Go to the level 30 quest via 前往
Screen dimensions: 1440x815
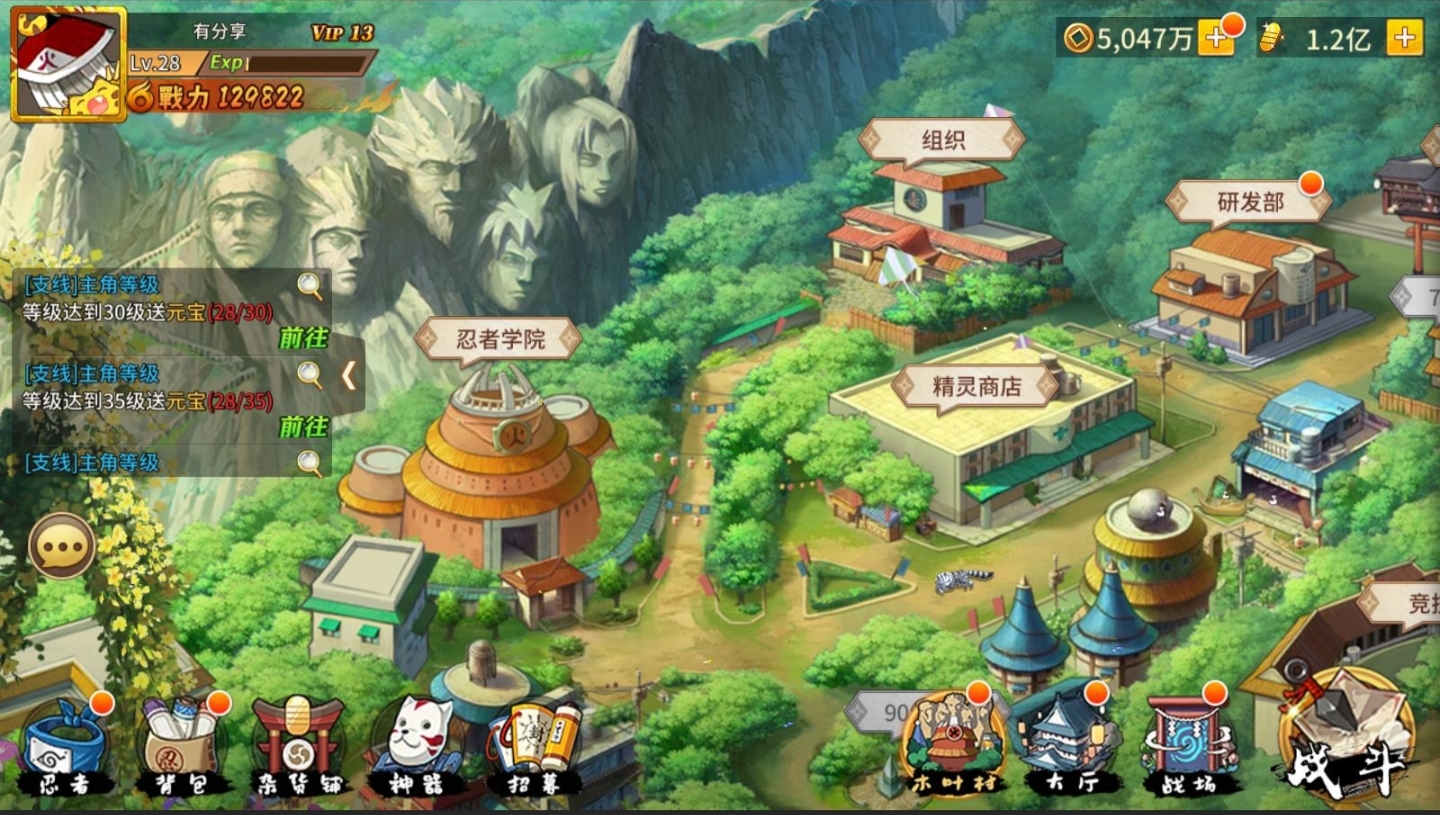pyautogui.click(x=303, y=338)
